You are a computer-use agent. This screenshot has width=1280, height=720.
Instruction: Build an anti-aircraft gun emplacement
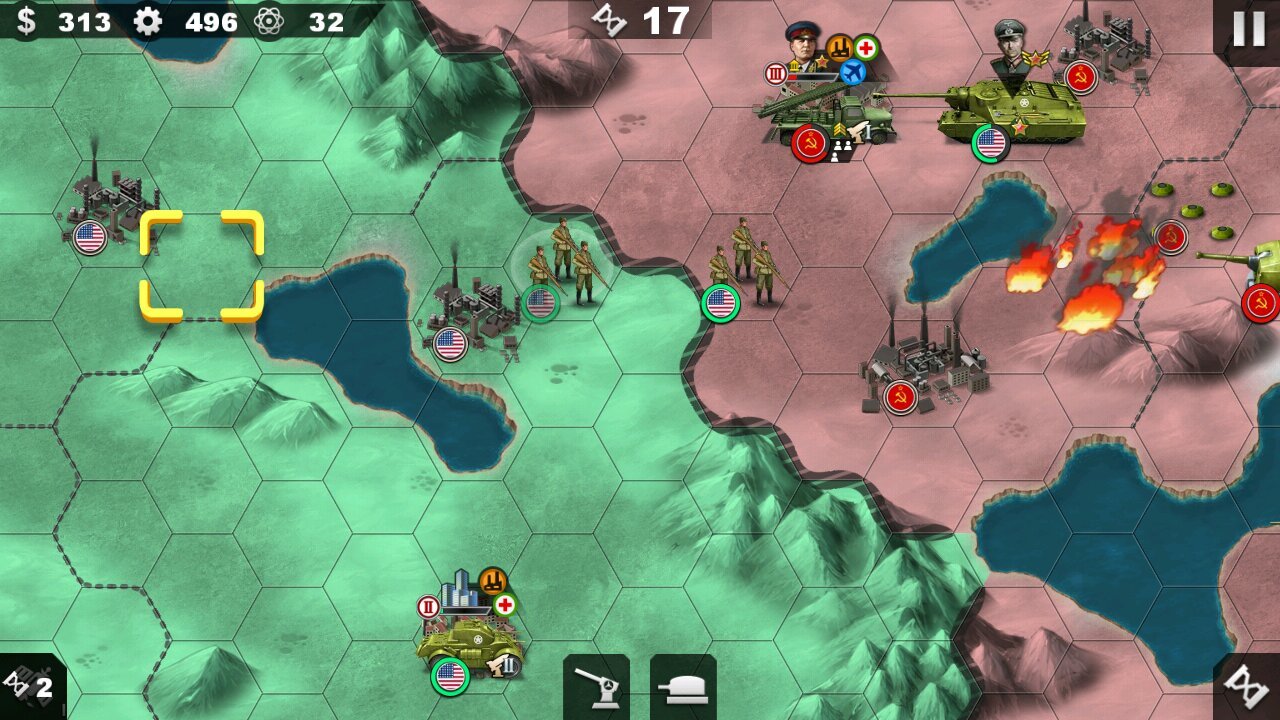coord(596,686)
